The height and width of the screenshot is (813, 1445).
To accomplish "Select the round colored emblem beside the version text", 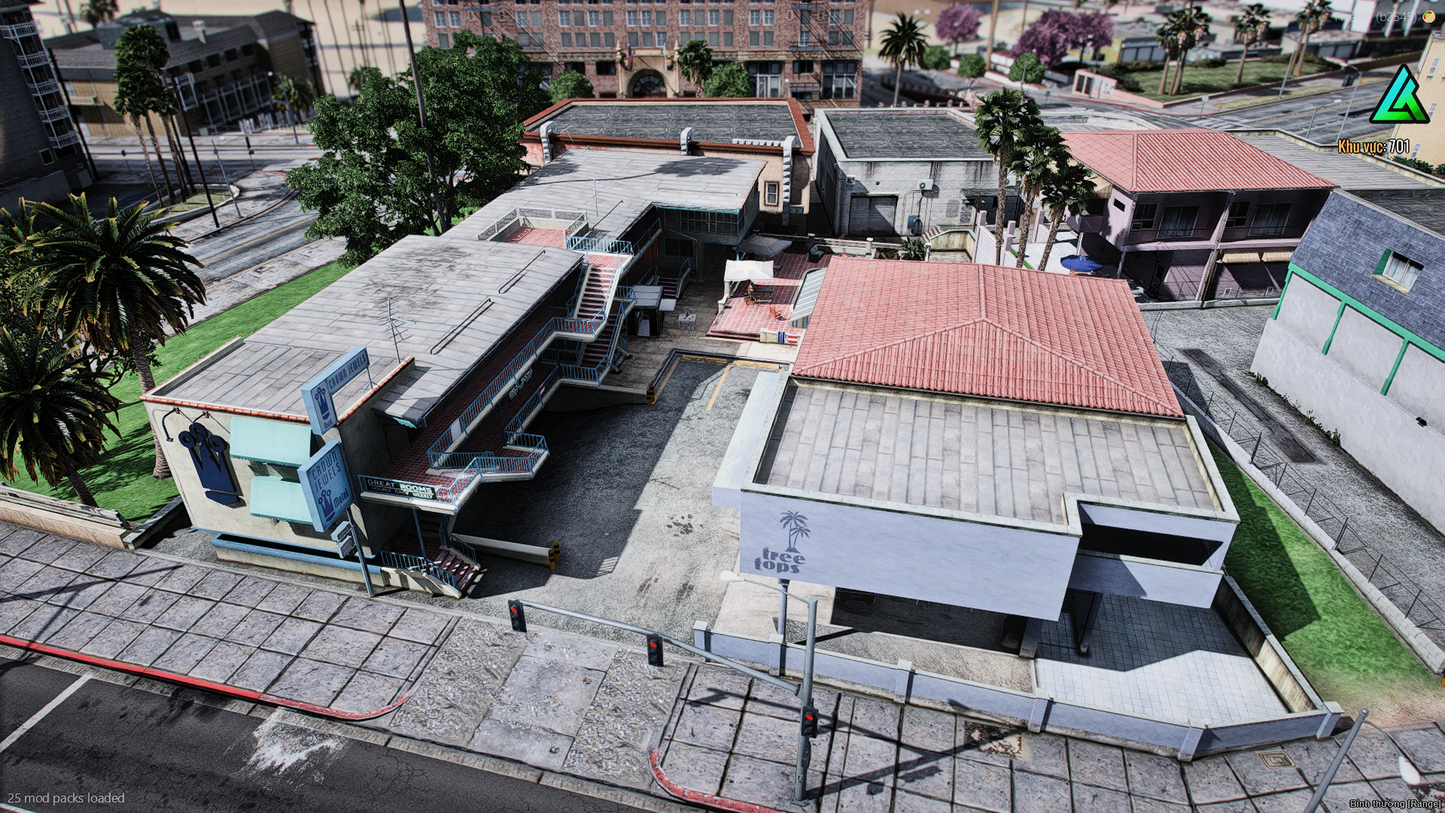I will coord(1429,16).
